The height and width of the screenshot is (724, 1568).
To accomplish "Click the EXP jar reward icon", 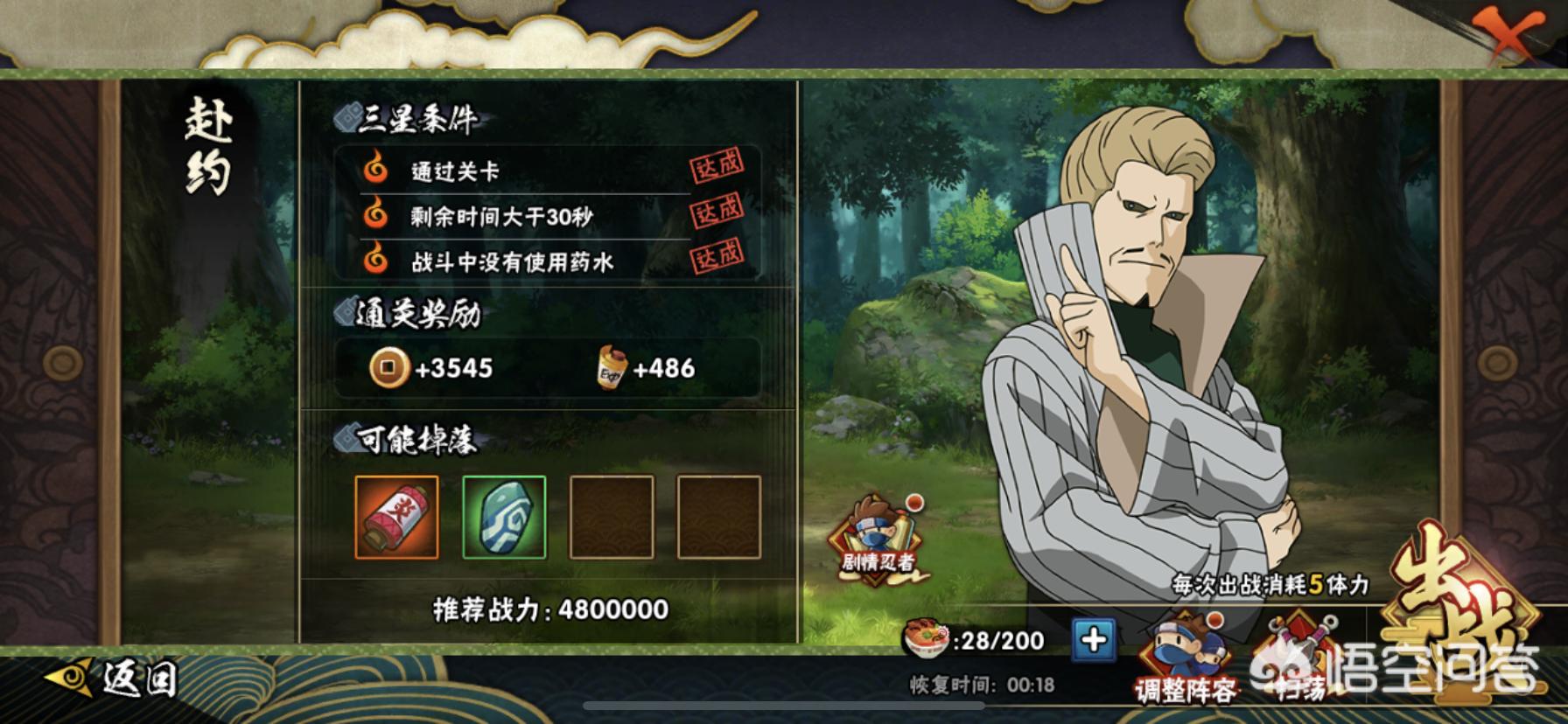I will pyautogui.click(x=611, y=370).
